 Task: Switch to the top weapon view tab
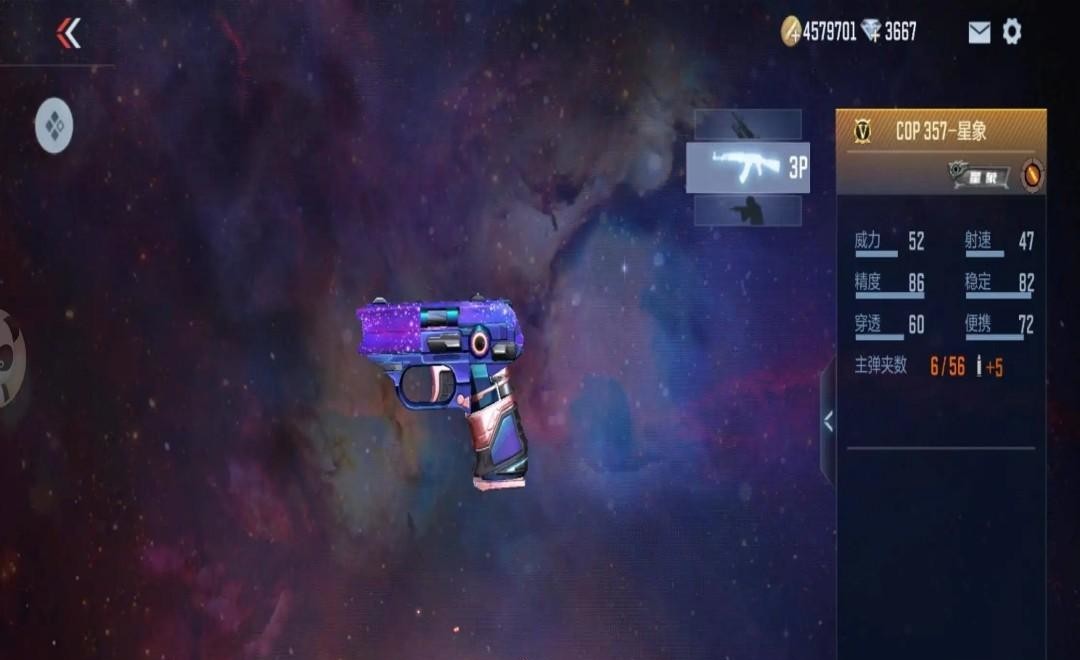pyautogui.click(x=747, y=125)
